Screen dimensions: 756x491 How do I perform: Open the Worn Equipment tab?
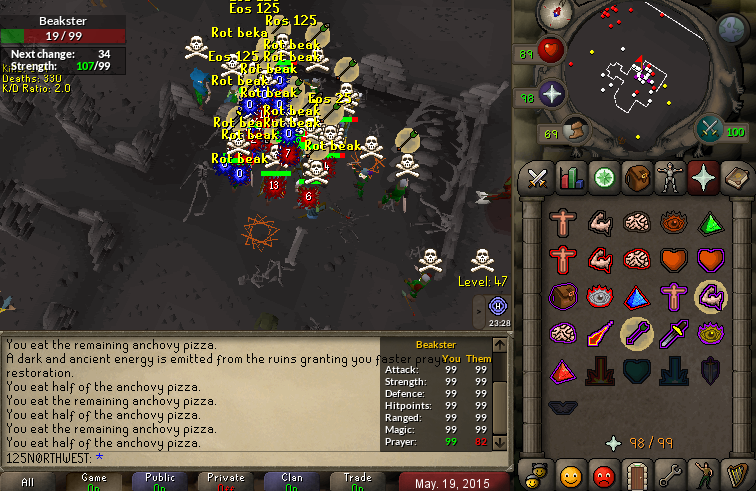click(670, 178)
